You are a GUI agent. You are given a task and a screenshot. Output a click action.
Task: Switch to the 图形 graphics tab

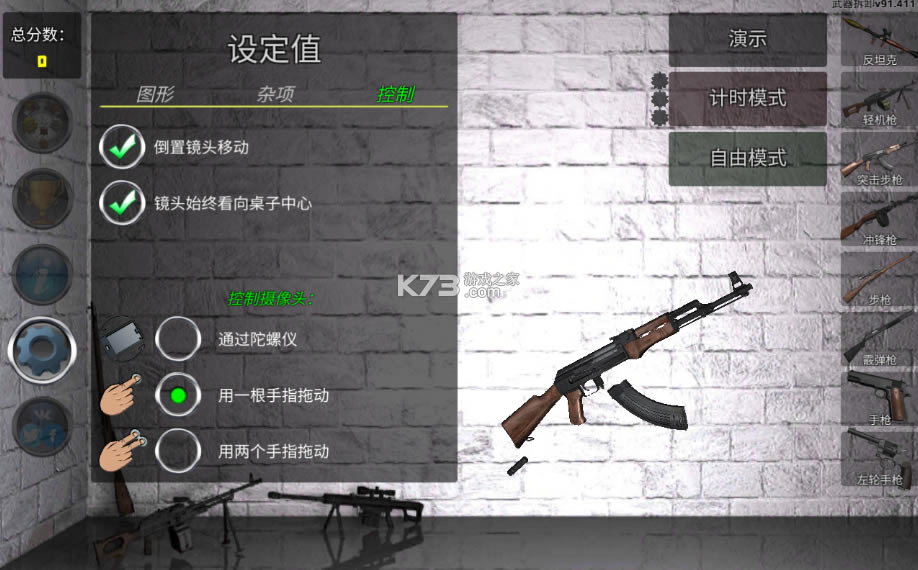pos(155,95)
